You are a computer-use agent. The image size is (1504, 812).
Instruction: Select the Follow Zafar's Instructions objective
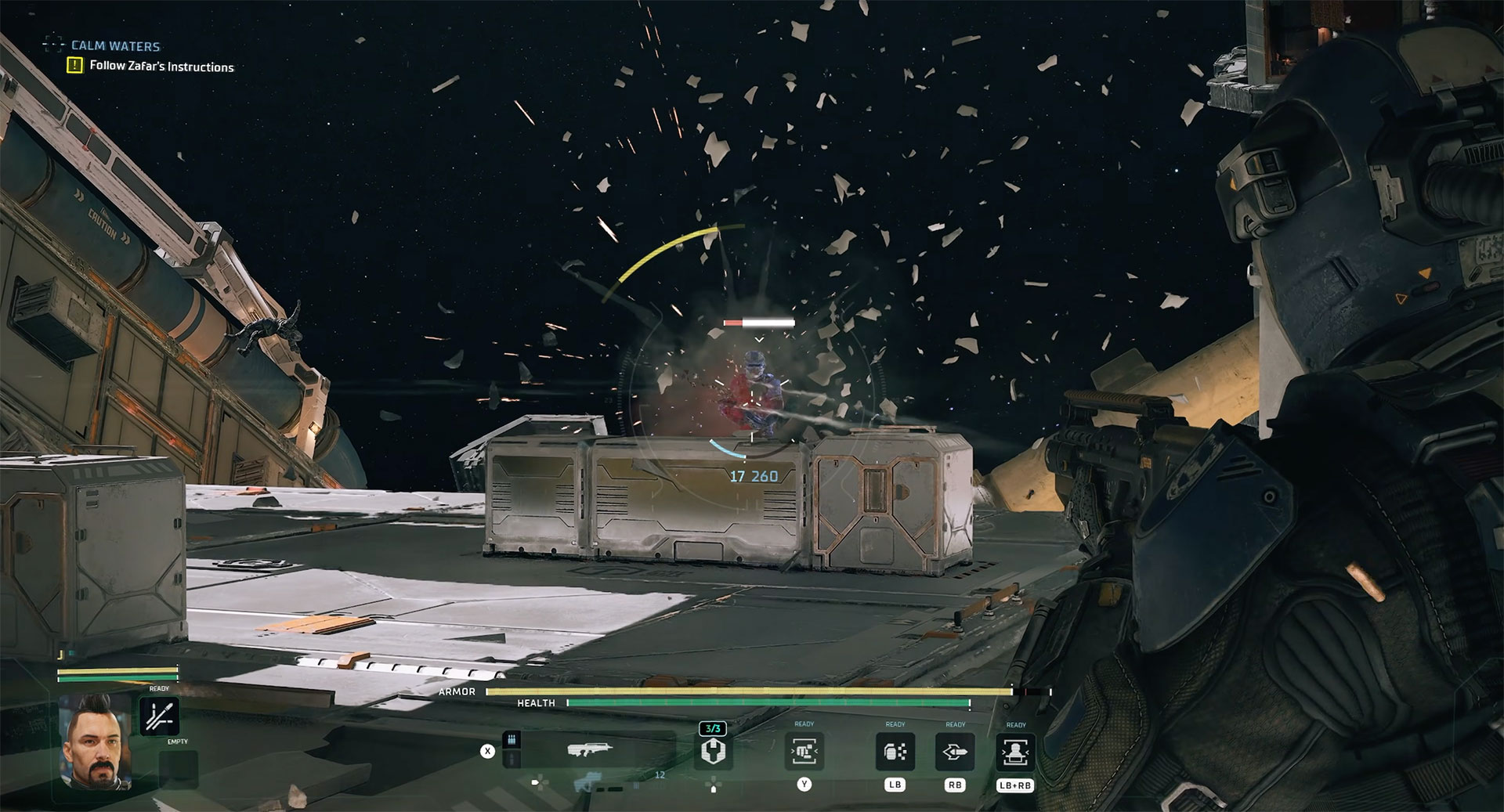[161, 67]
